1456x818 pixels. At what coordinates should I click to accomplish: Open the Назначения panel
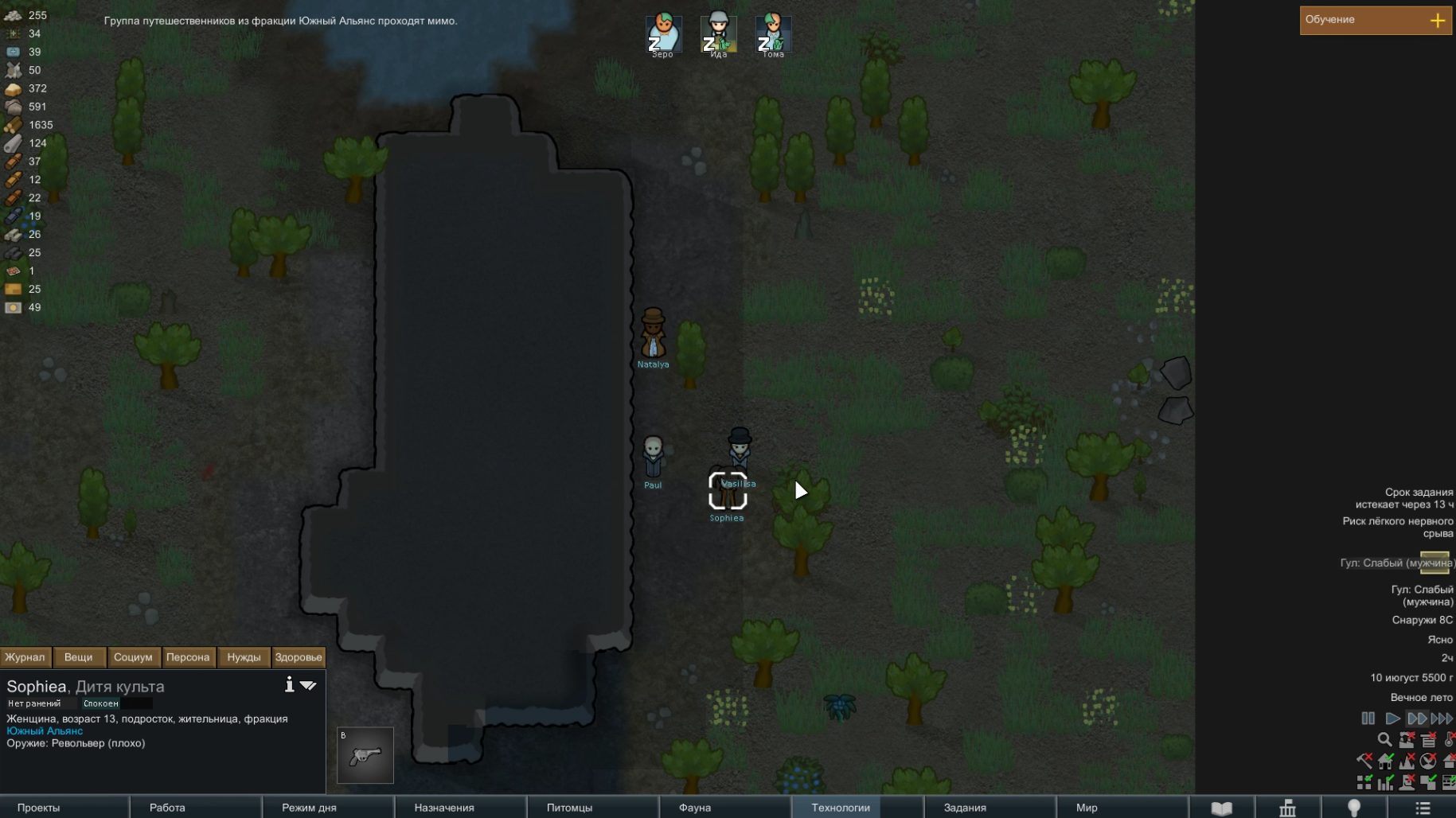[444, 808]
